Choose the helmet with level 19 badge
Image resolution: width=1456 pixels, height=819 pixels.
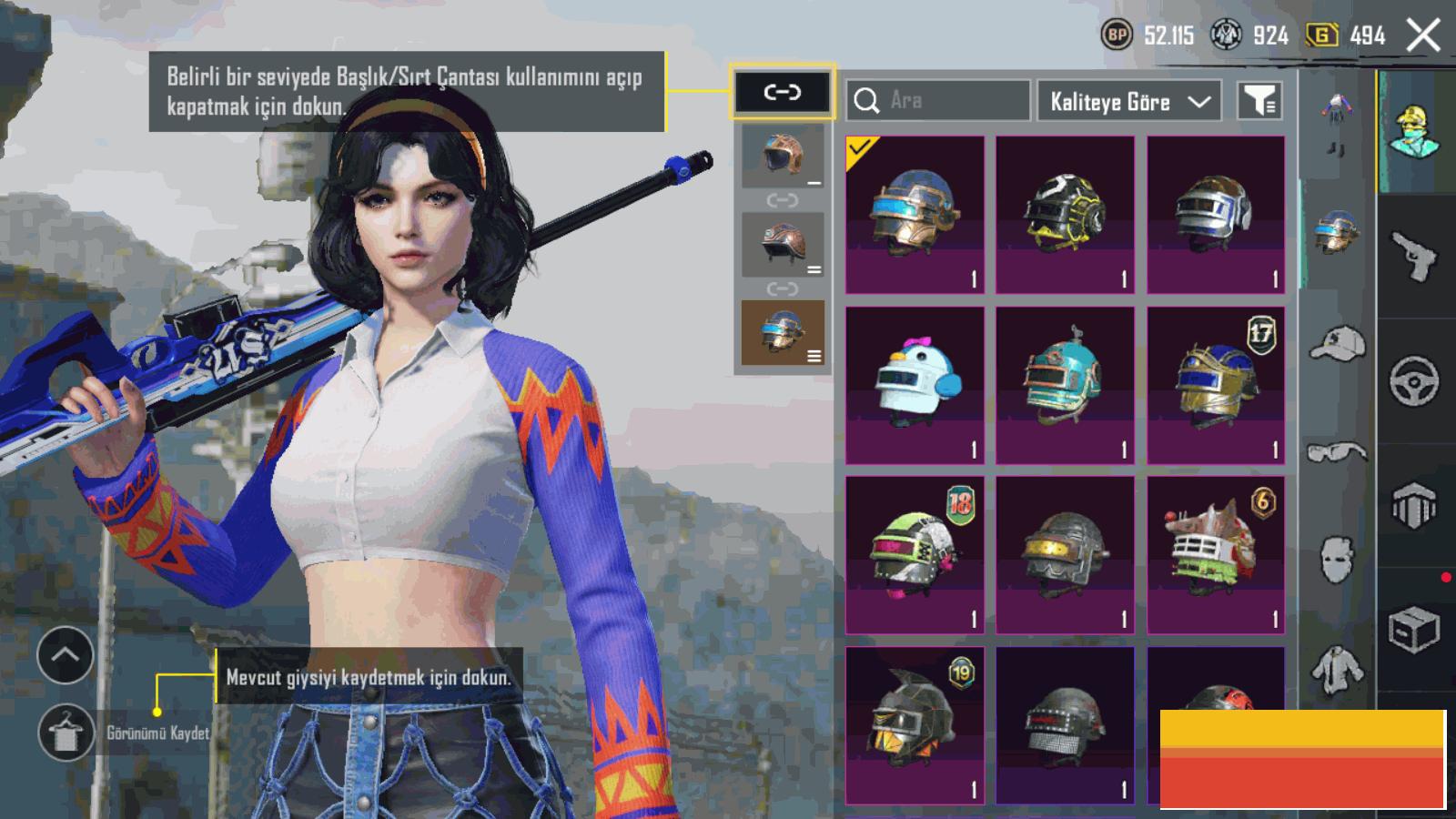click(x=915, y=724)
